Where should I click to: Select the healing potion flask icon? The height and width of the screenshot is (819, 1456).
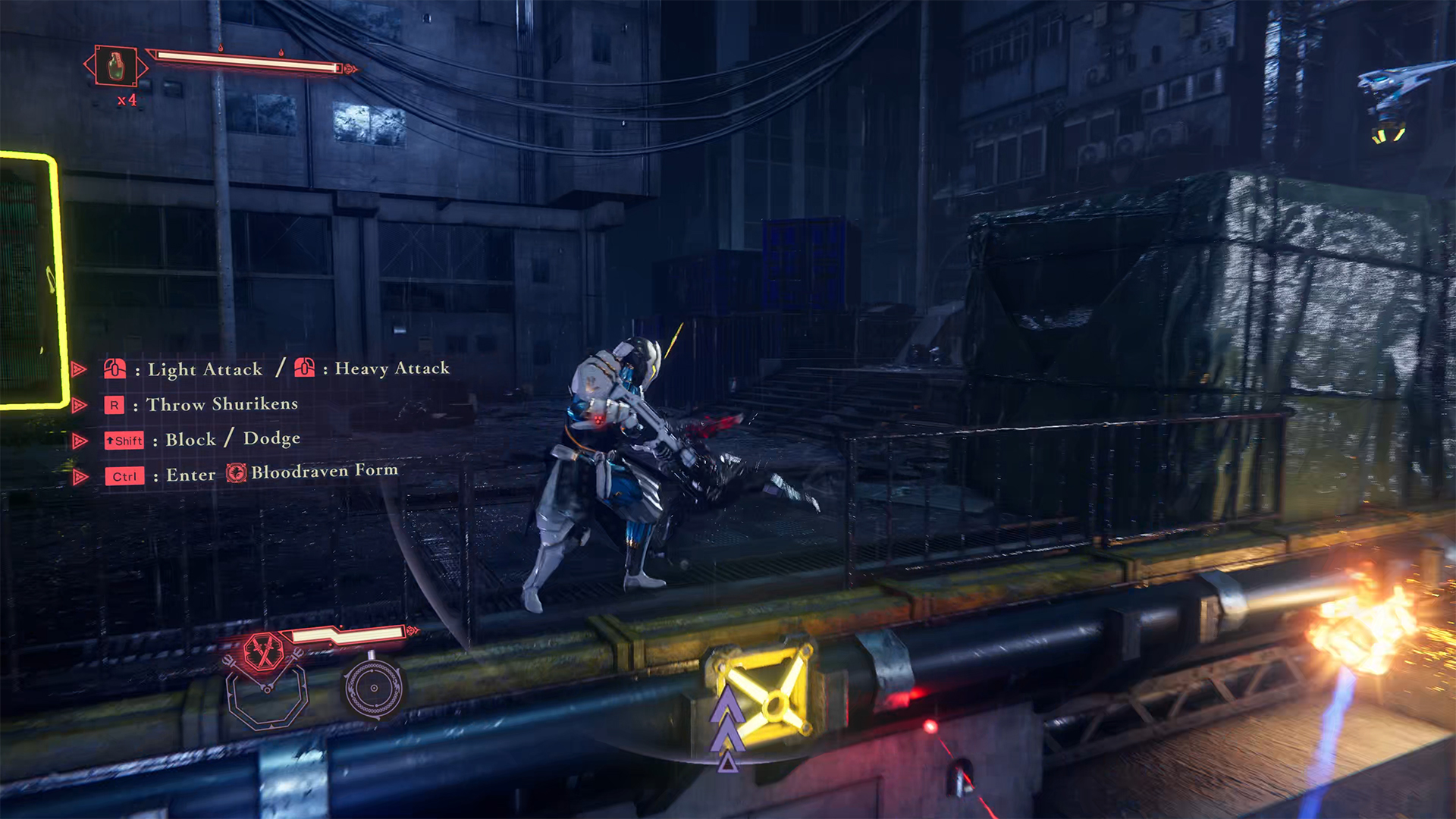[x=115, y=67]
